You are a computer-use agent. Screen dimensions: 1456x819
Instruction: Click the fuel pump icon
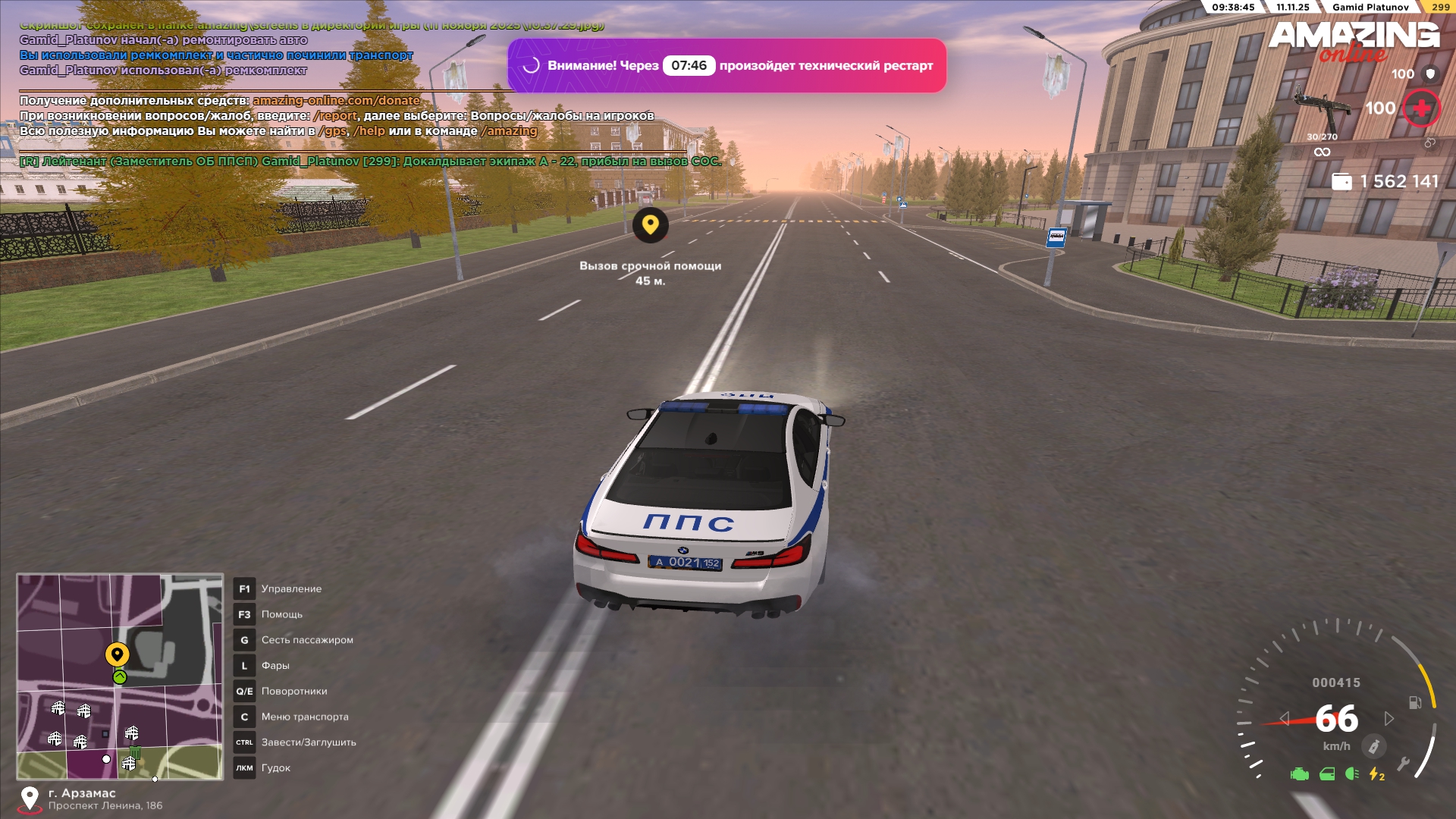(1414, 702)
